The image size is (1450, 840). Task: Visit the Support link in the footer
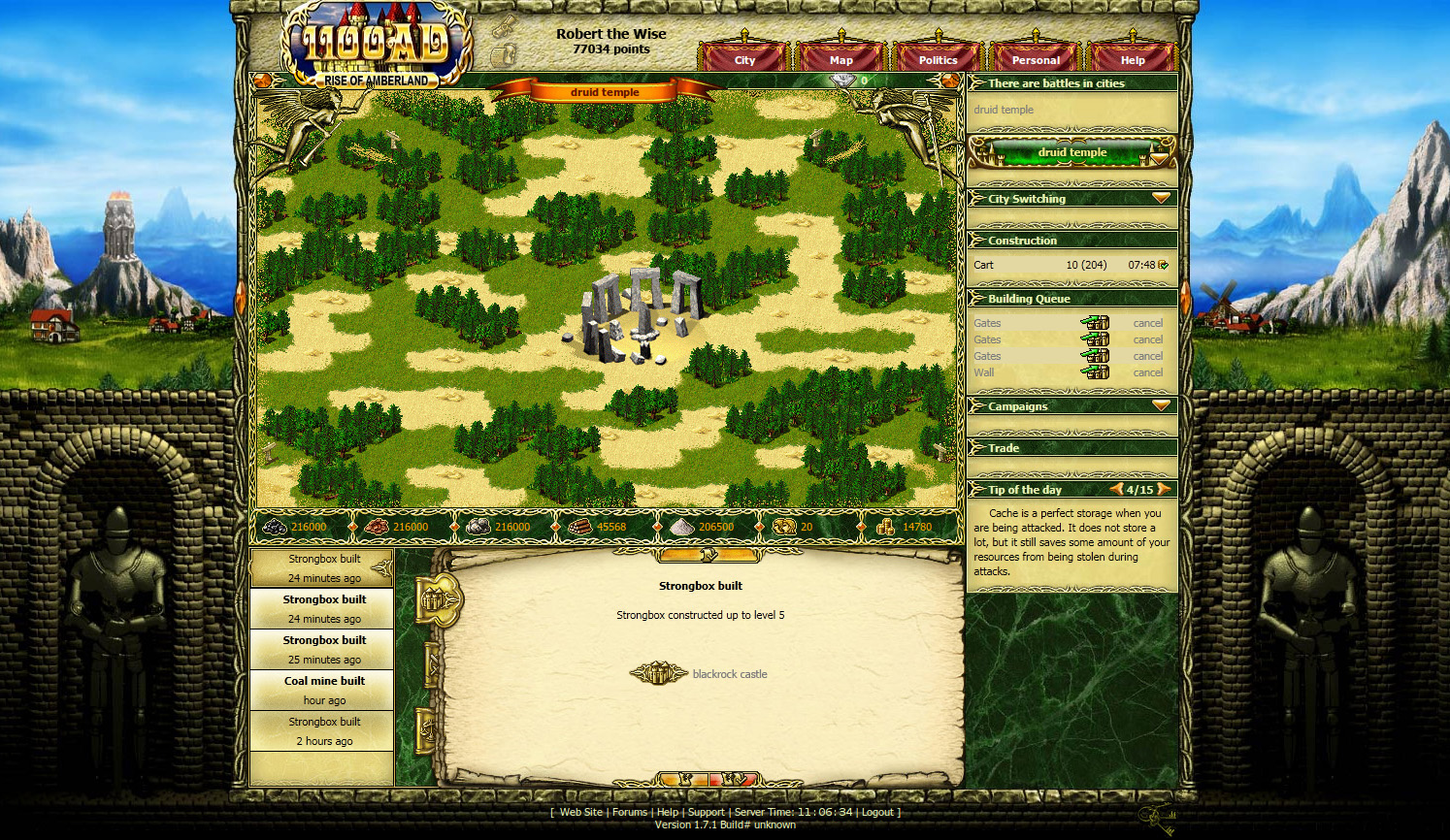pyautogui.click(x=706, y=812)
